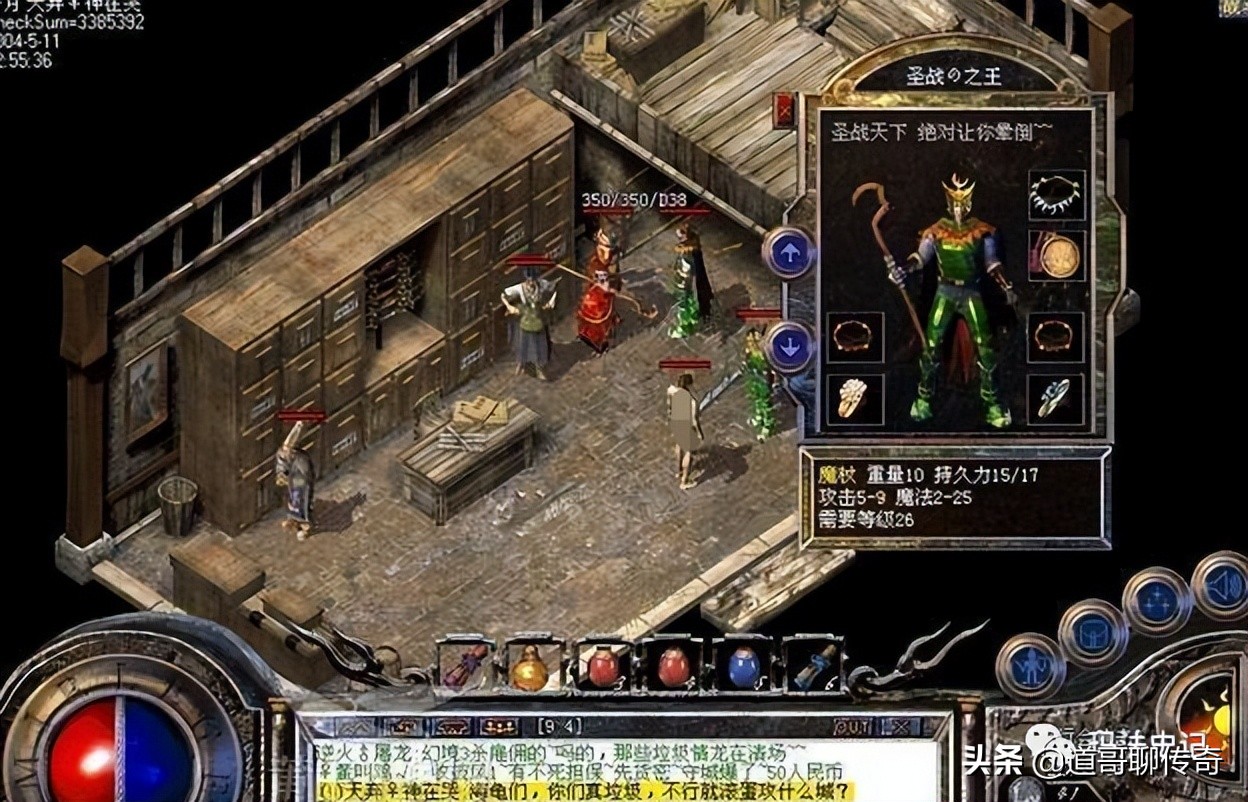Use the yellow potion in the belt

click(x=529, y=668)
